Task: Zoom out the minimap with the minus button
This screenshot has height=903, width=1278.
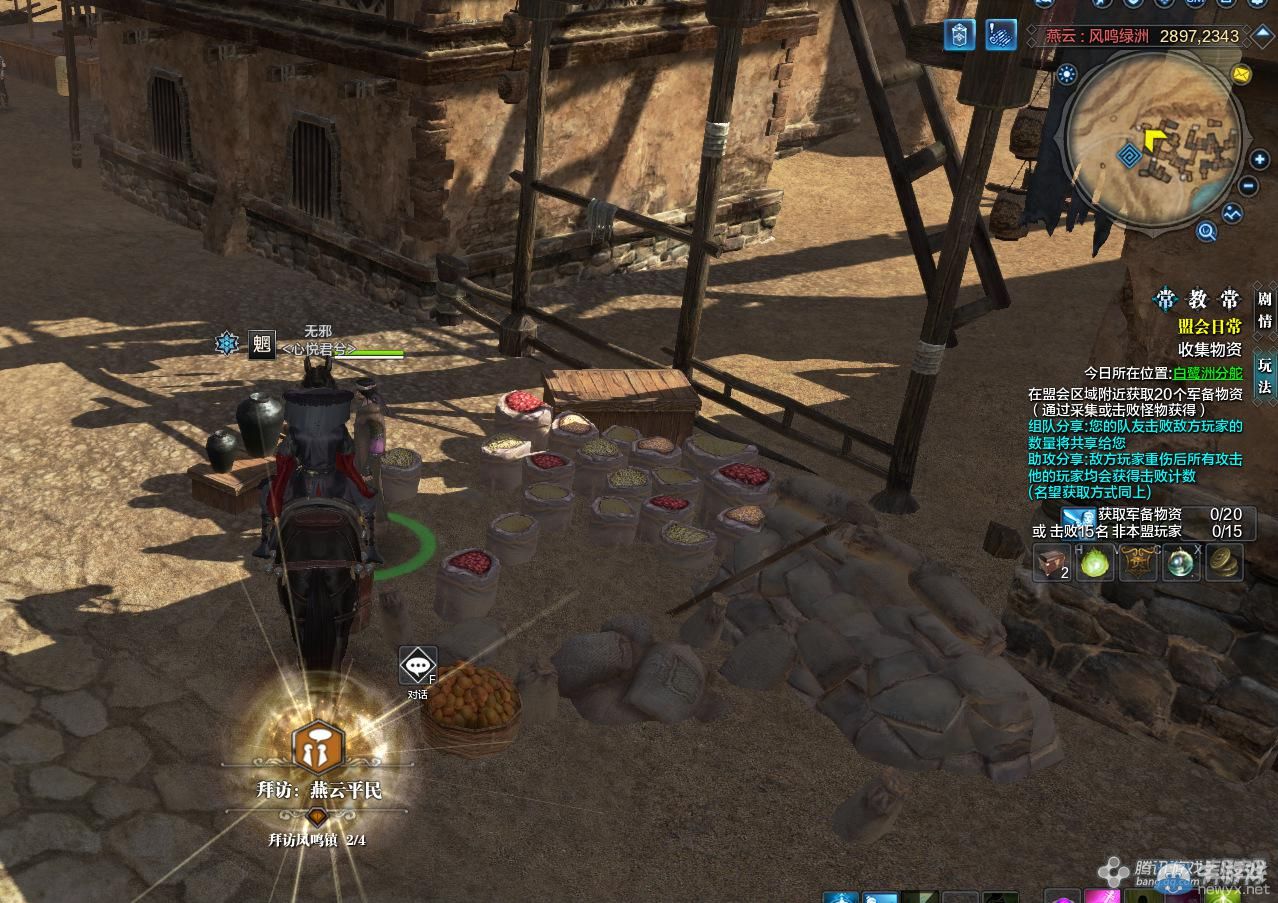Action: [x=1249, y=186]
